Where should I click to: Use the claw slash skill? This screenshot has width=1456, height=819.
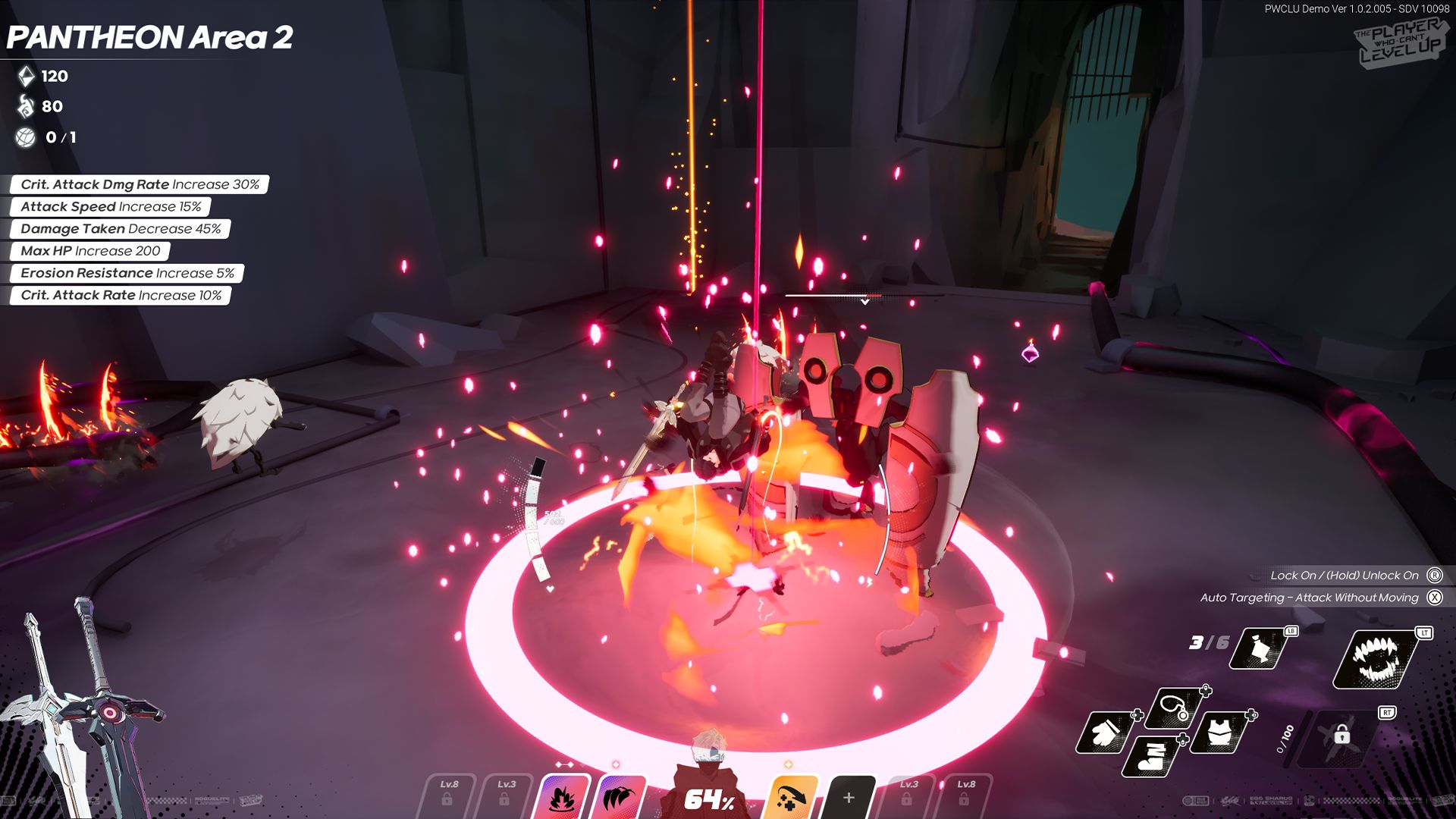[x=620, y=797]
